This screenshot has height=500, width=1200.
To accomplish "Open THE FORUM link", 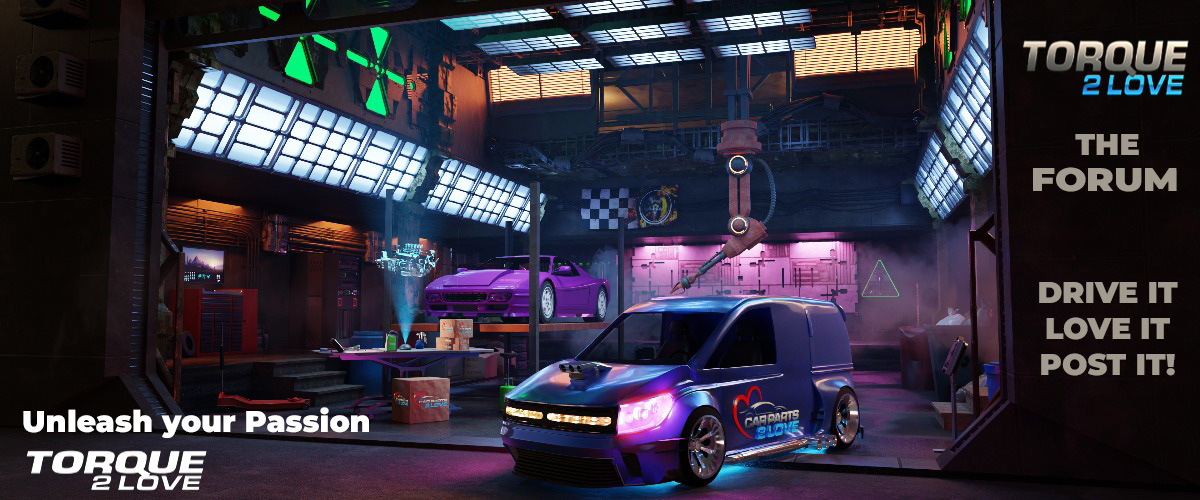I will (x=1104, y=162).
